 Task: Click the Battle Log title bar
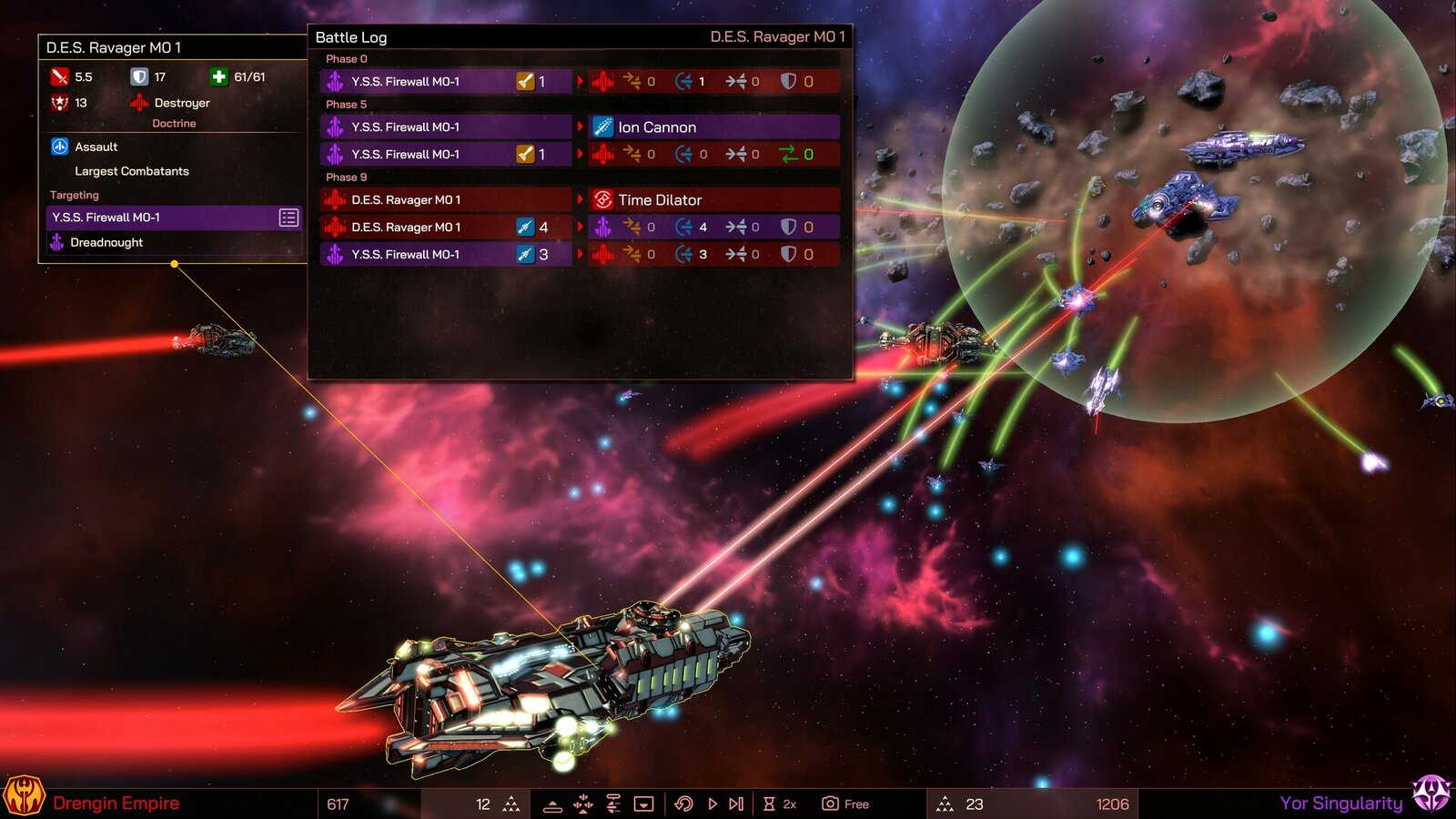[x=350, y=38]
